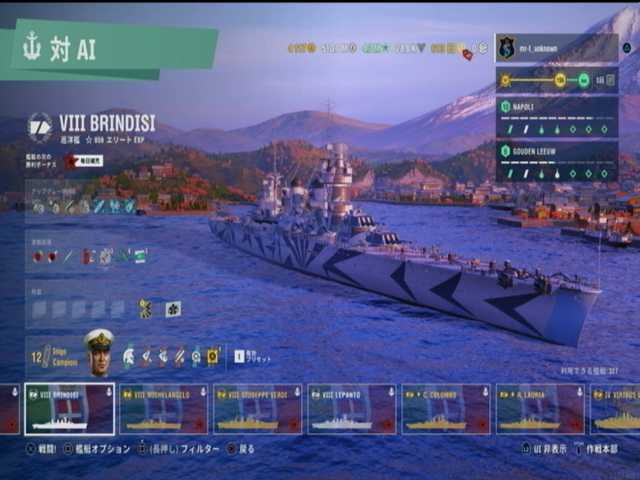Pick the VIII Giuseppe Verdi ship card

(257, 409)
